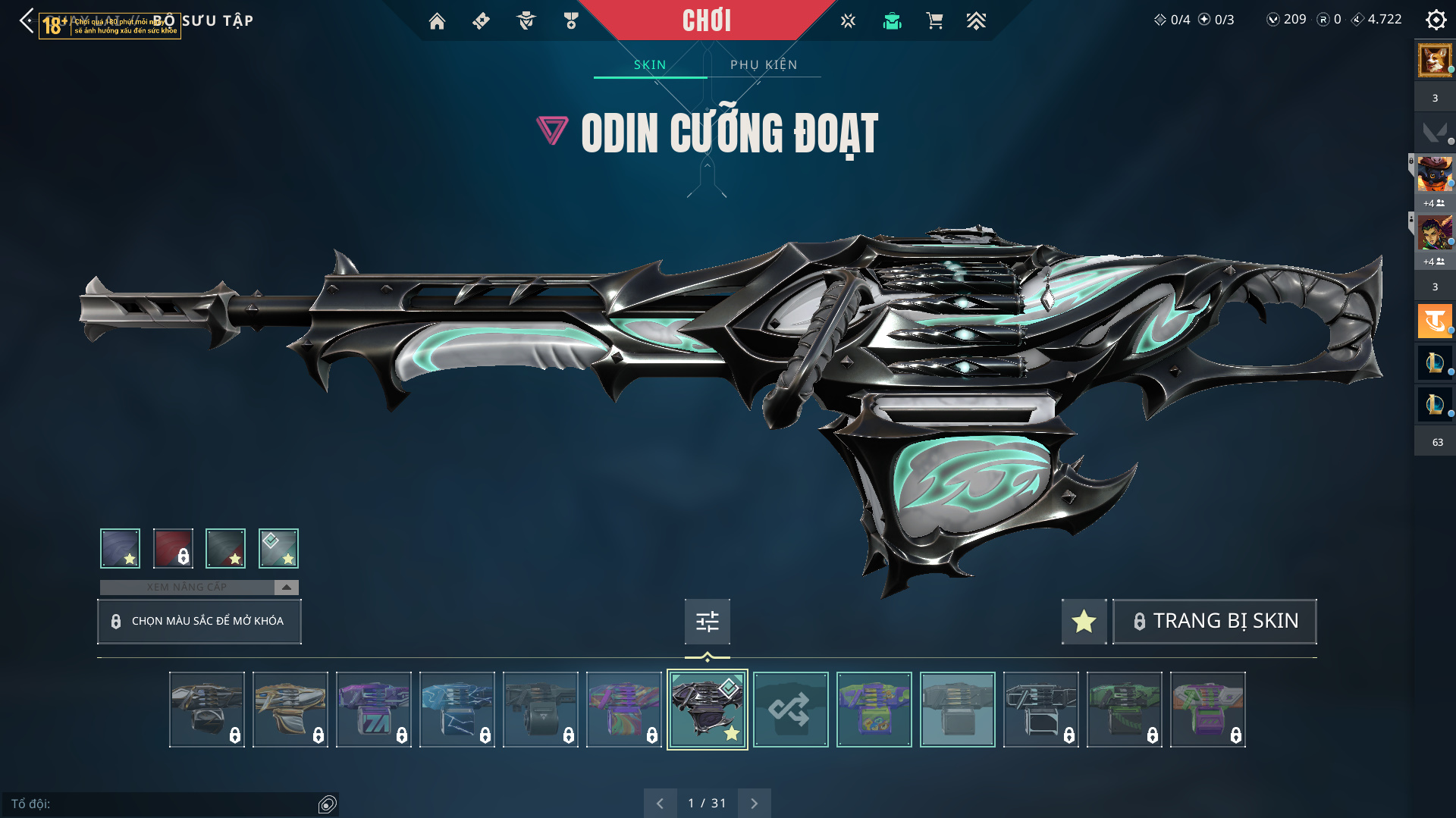Pick the random shuffle skin tile
The image size is (1456, 818).
point(790,710)
